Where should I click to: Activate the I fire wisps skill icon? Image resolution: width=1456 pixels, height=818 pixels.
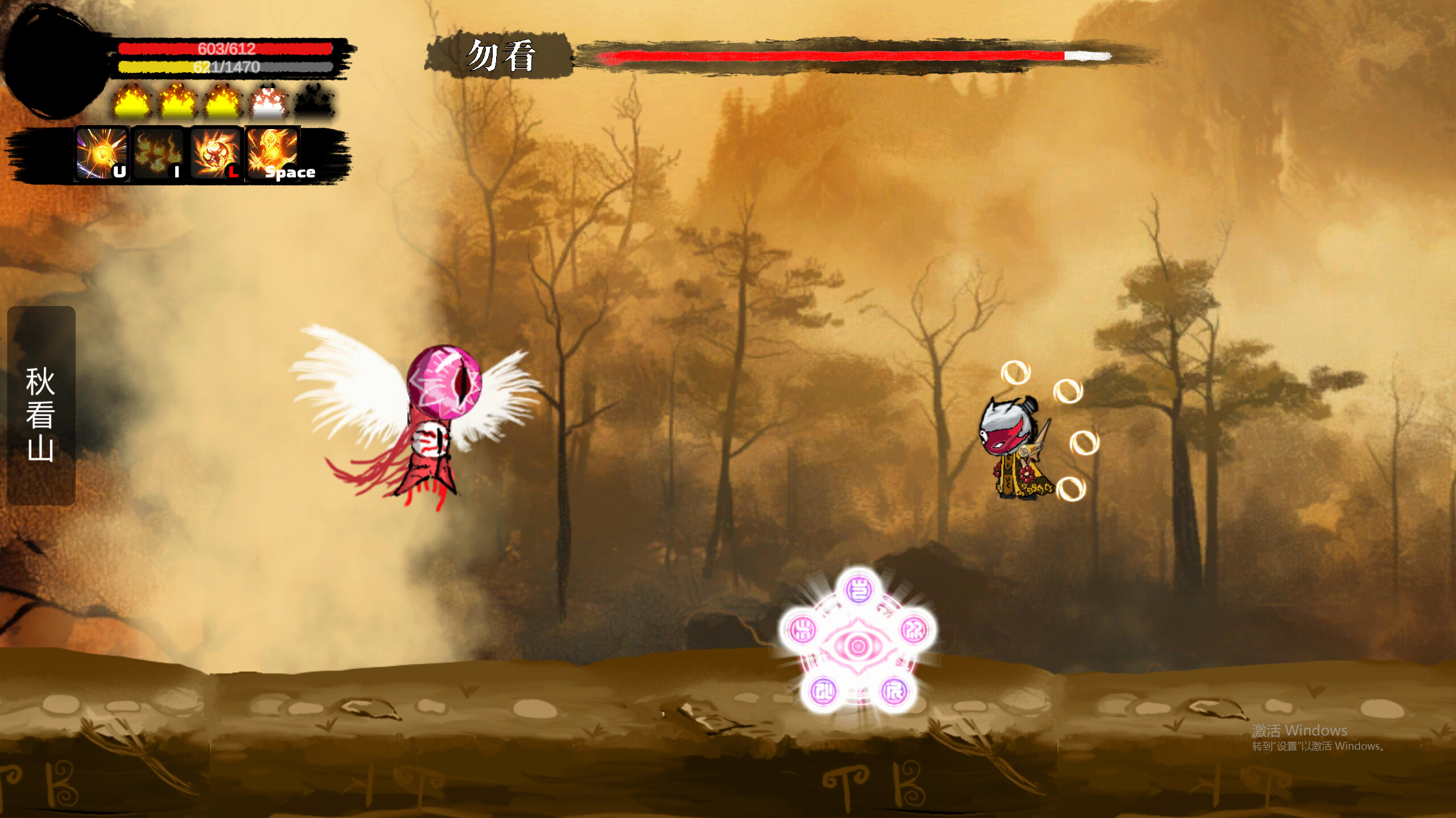click(158, 154)
